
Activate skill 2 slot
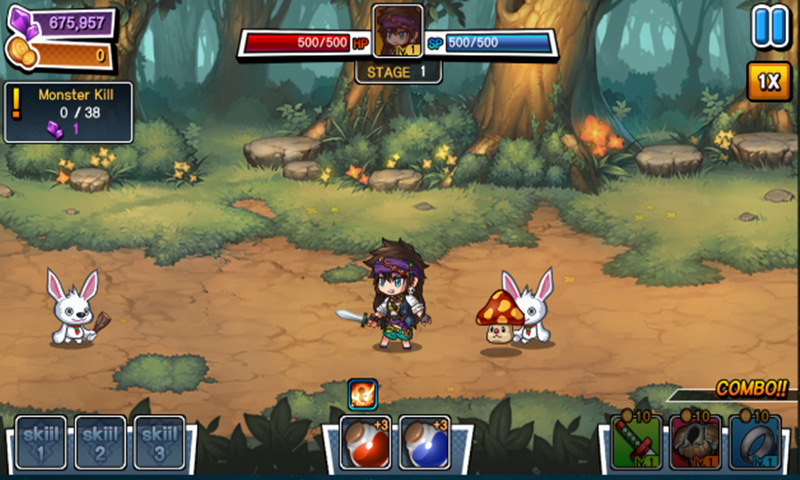click(101, 442)
